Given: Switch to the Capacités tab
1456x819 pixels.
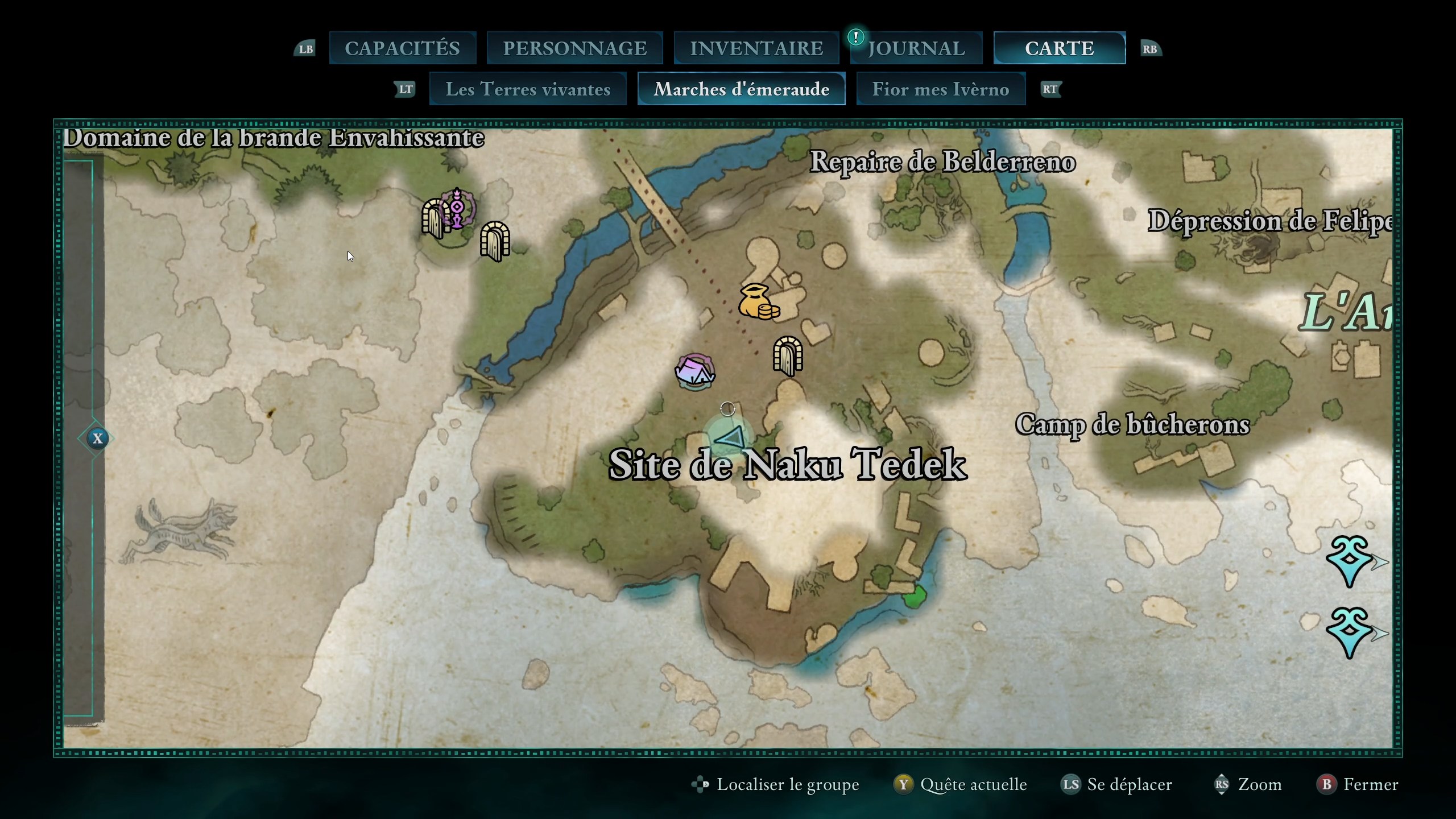Looking at the screenshot, I should click(402, 48).
